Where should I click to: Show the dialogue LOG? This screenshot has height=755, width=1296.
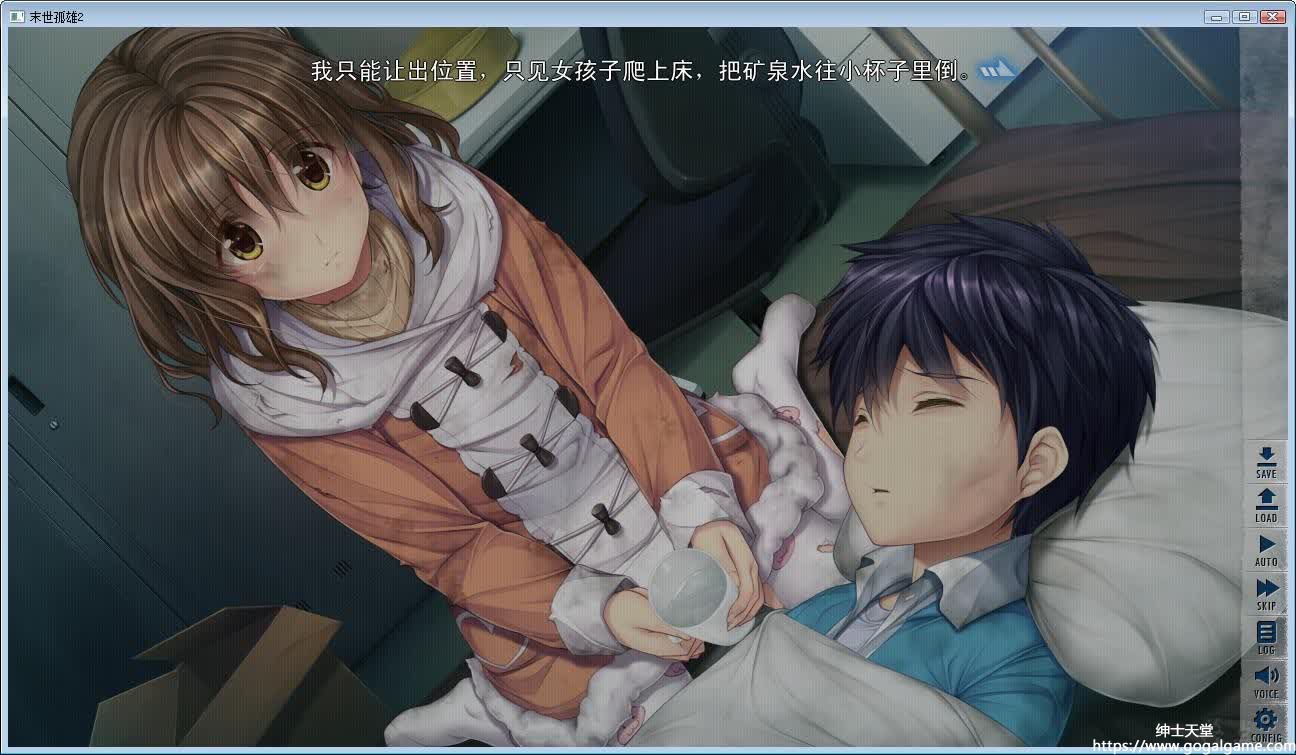tap(1266, 635)
